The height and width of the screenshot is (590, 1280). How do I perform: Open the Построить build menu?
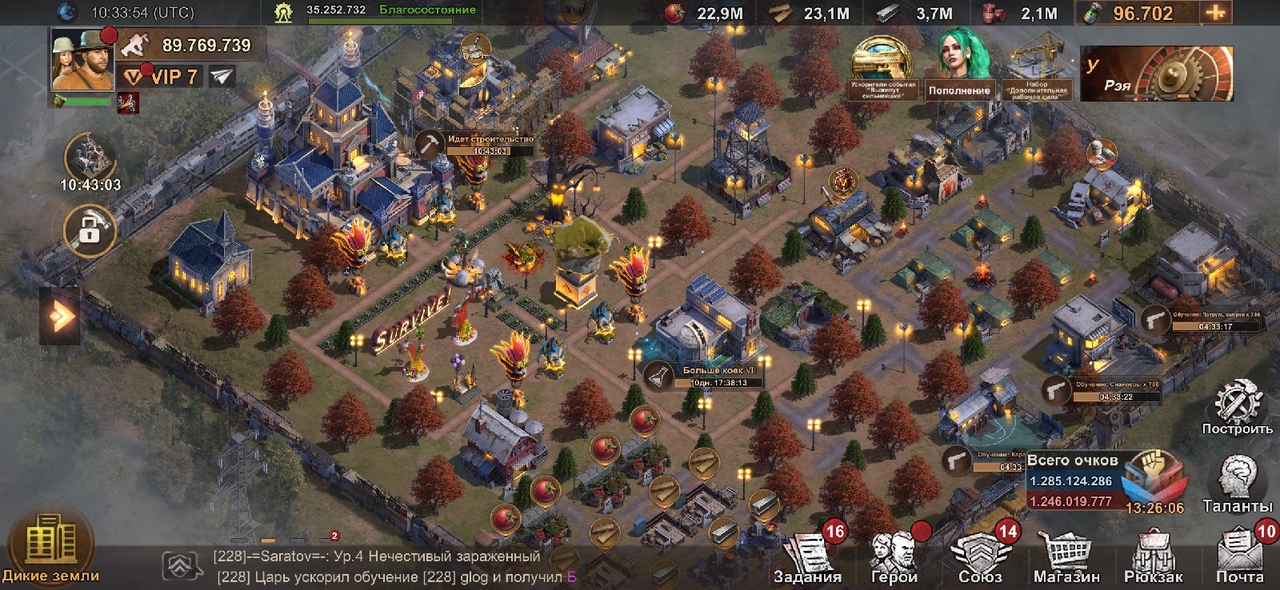click(x=1237, y=408)
